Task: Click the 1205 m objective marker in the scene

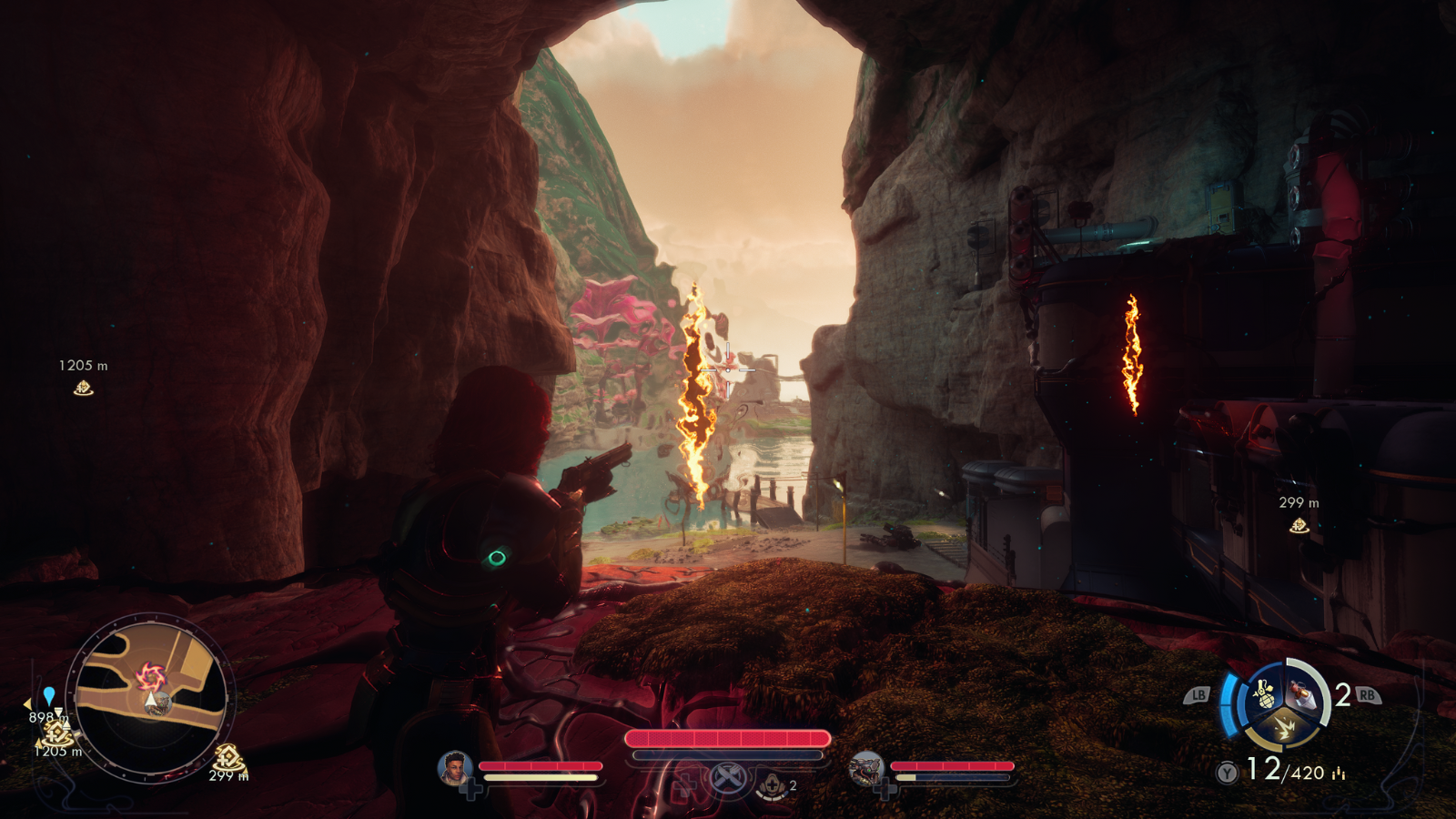Action: [83, 388]
